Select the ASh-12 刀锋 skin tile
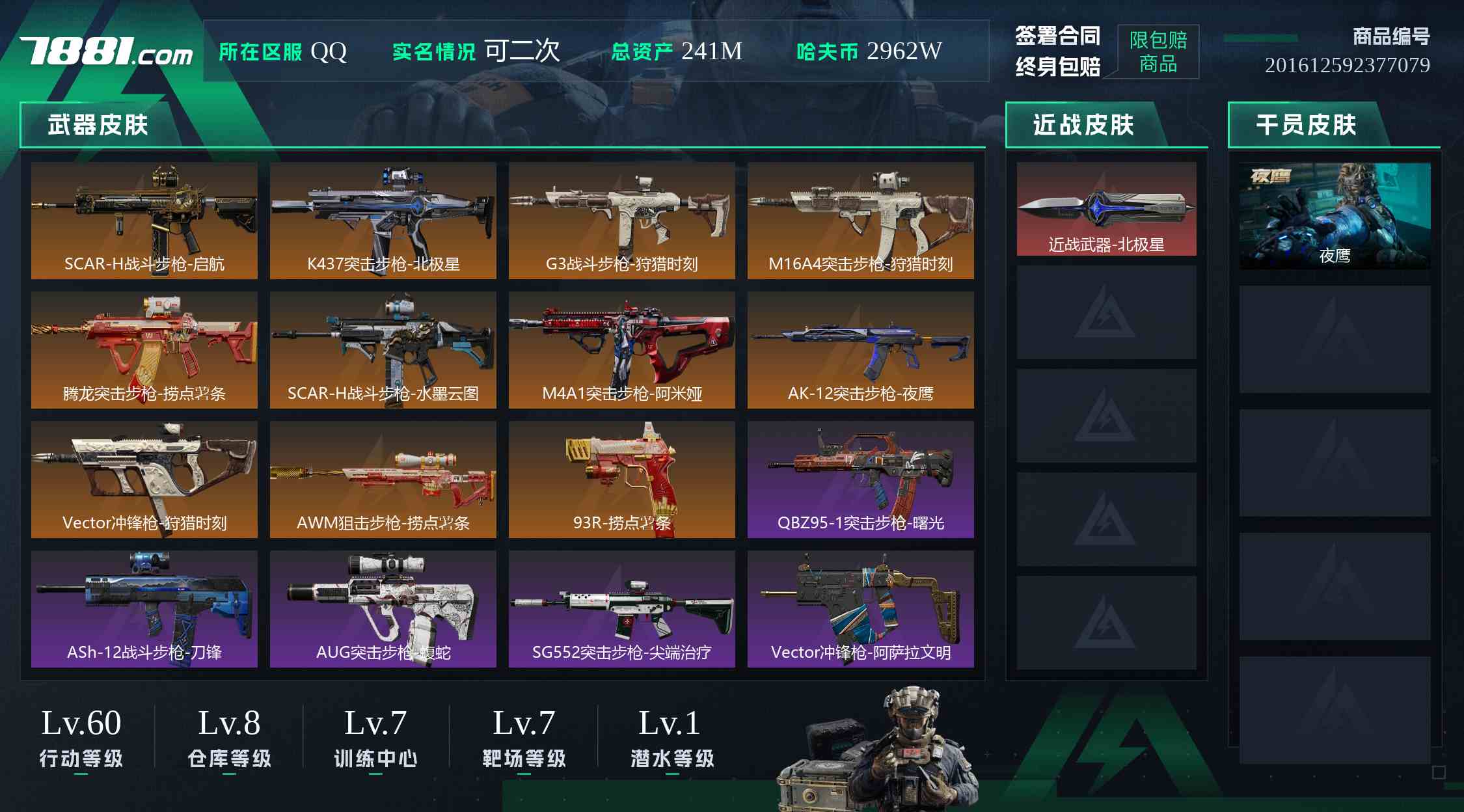Viewport: 1464px width, 812px height. tap(144, 609)
